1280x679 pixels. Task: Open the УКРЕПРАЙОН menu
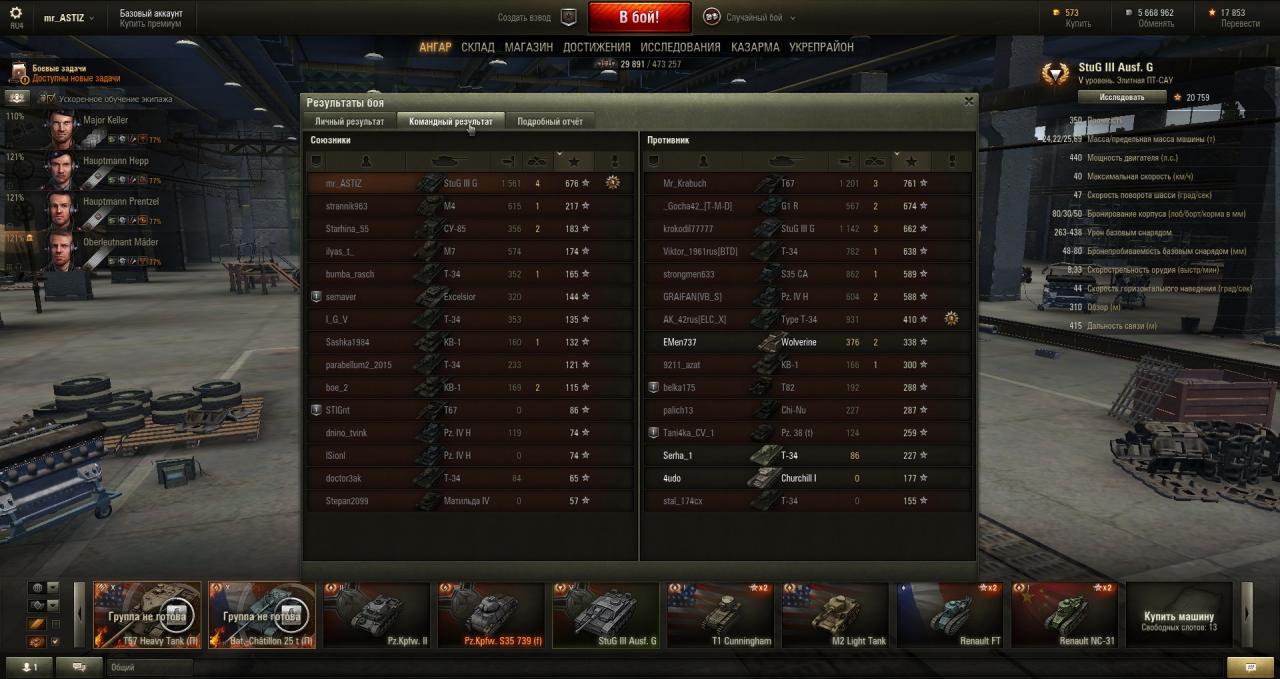(821, 47)
